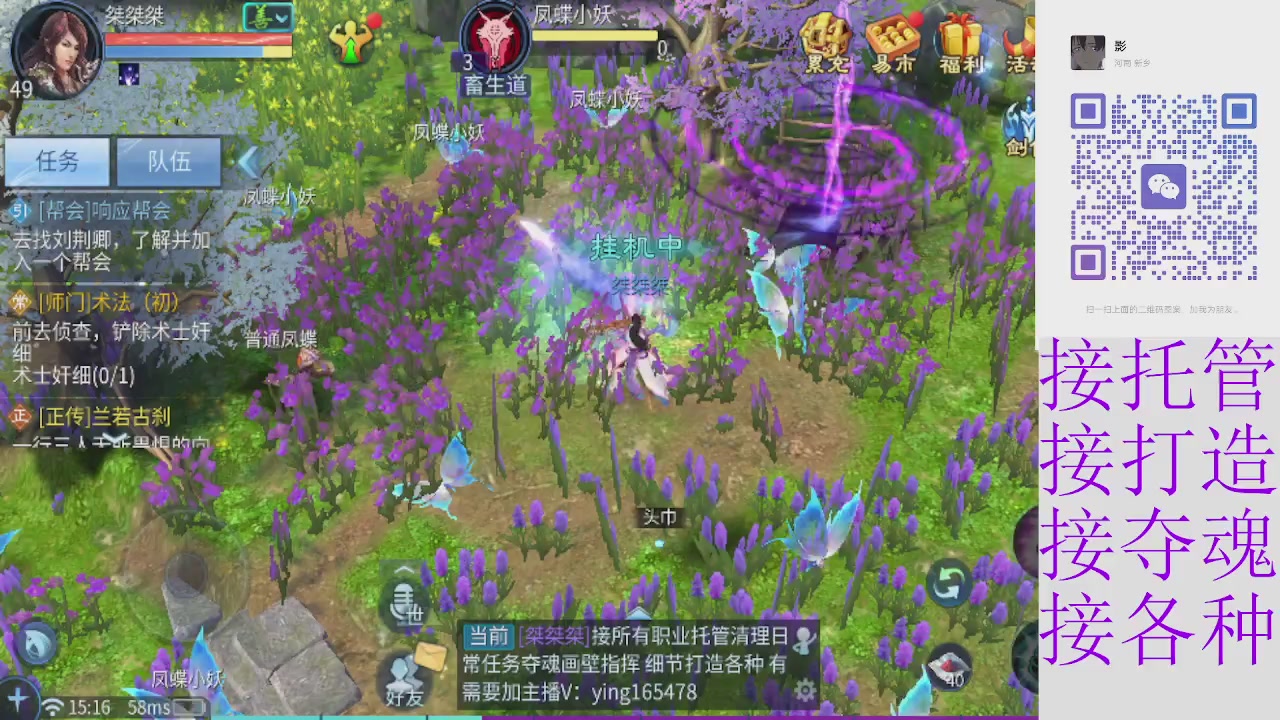Open the 善 alignment dropdown arrow

point(281,18)
